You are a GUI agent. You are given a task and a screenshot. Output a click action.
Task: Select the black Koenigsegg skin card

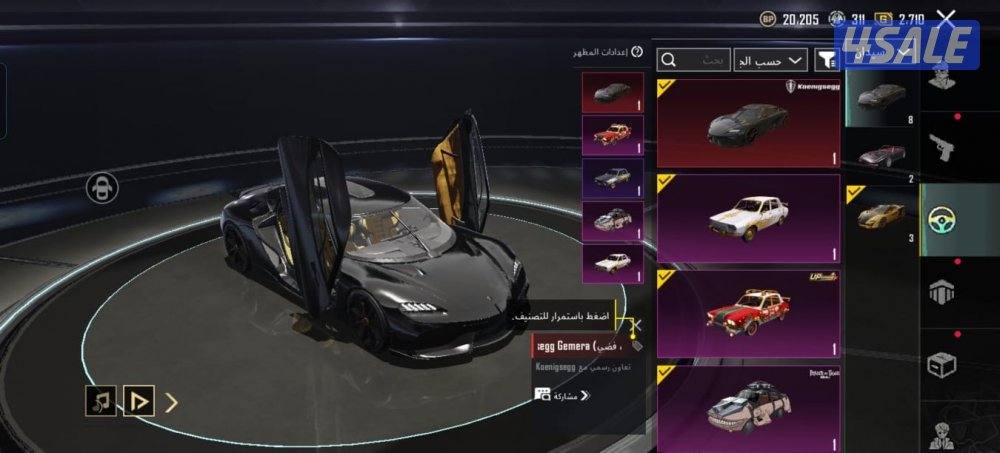tap(748, 122)
